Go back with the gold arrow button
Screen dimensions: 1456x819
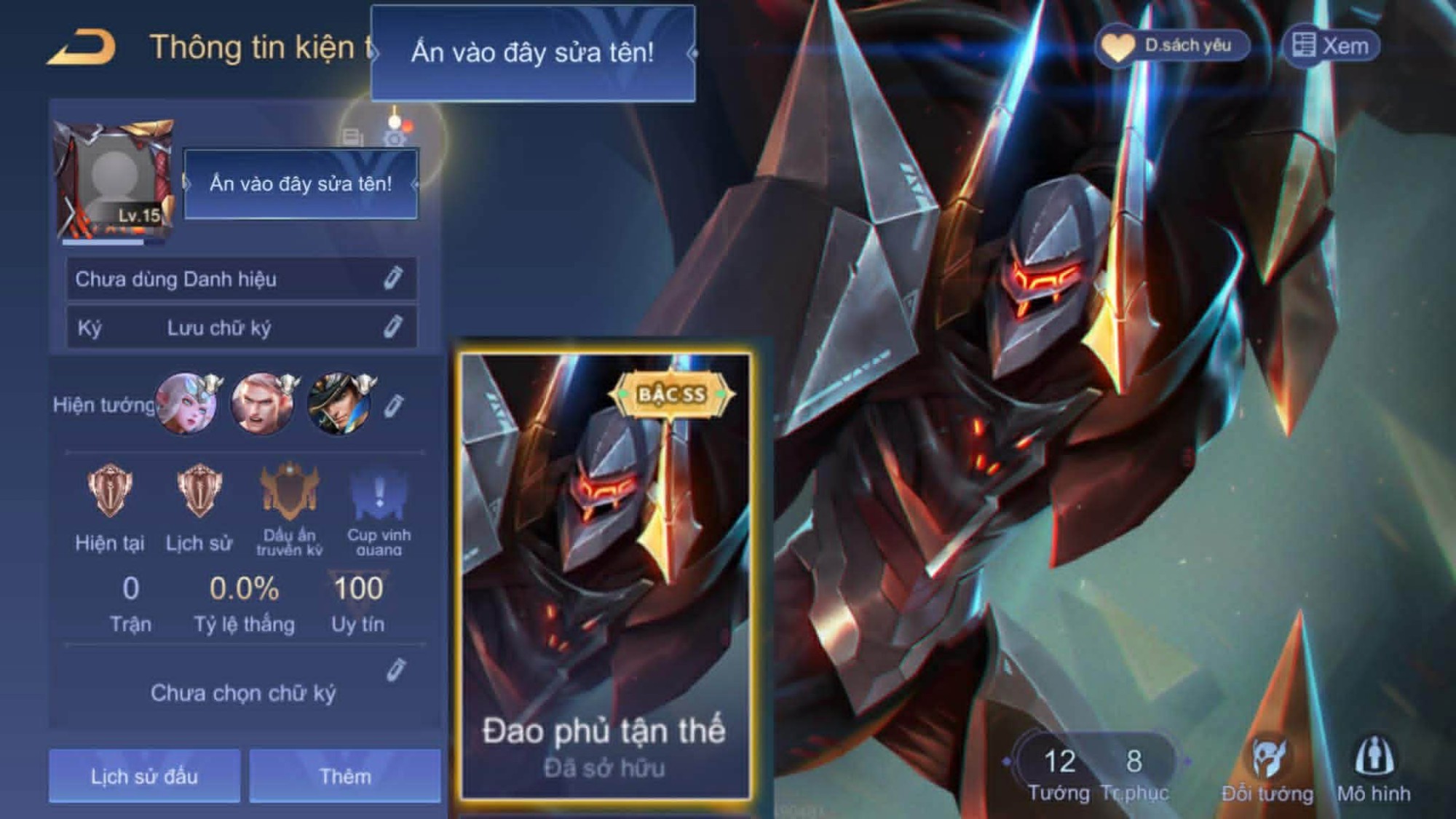(x=82, y=48)
